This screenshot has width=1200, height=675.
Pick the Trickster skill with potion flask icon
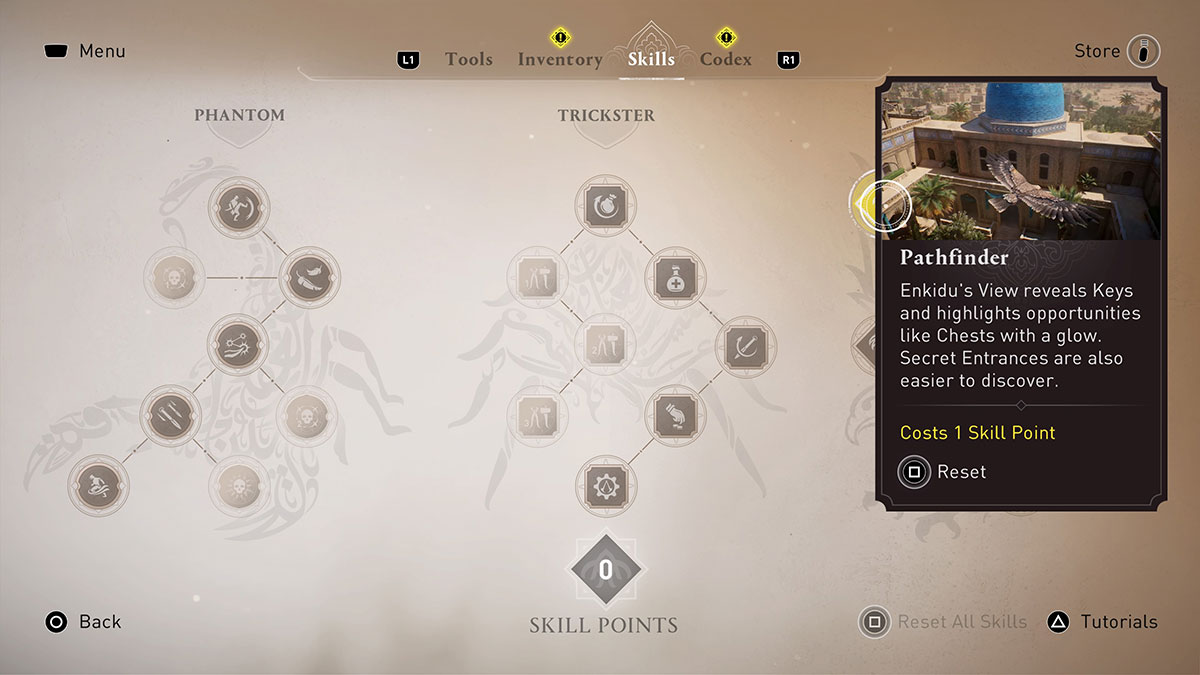click(x=677, y=277)
